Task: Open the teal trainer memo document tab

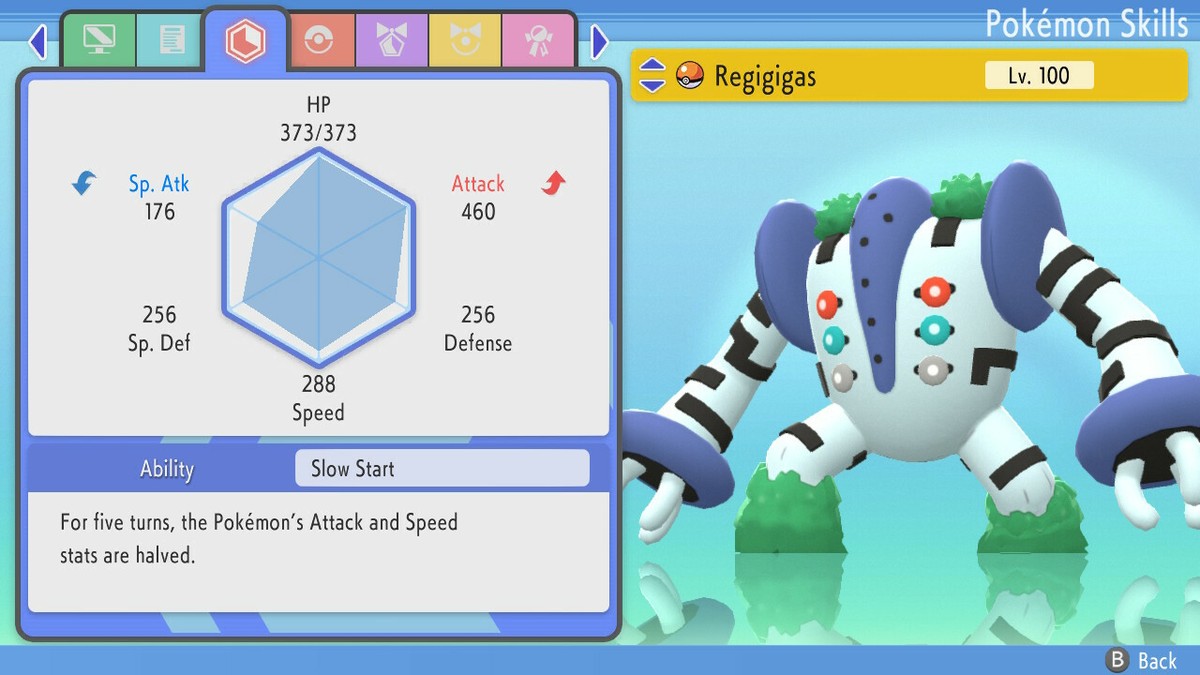Action: click(x=172, y=40)
